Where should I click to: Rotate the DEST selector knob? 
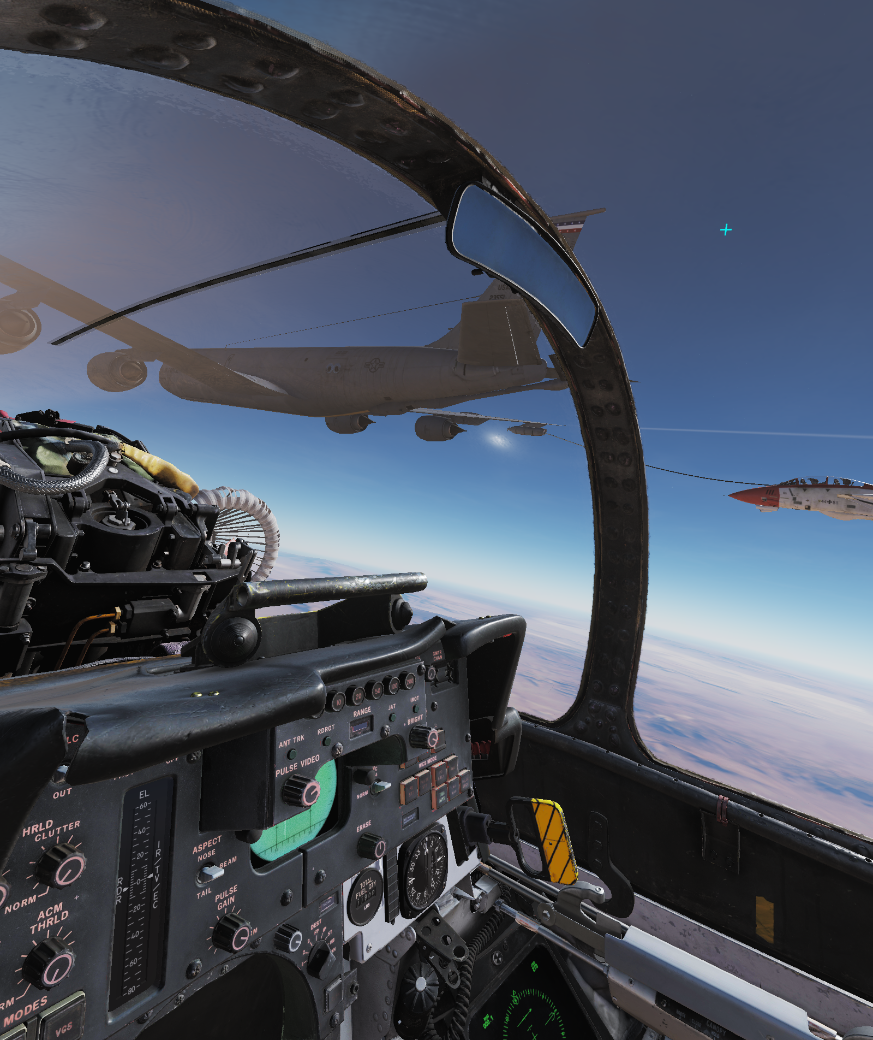[x=319, y=959]
